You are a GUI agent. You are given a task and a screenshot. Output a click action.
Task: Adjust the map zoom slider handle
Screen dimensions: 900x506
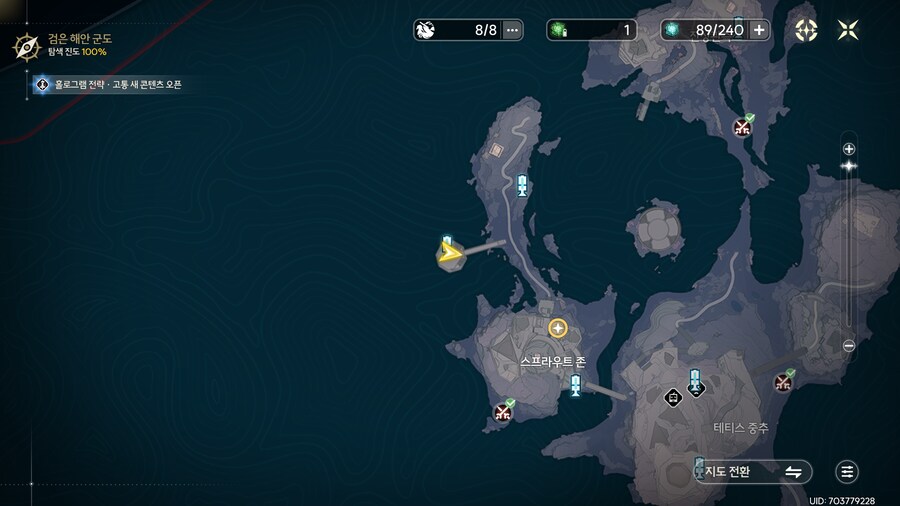pos(849,166)
